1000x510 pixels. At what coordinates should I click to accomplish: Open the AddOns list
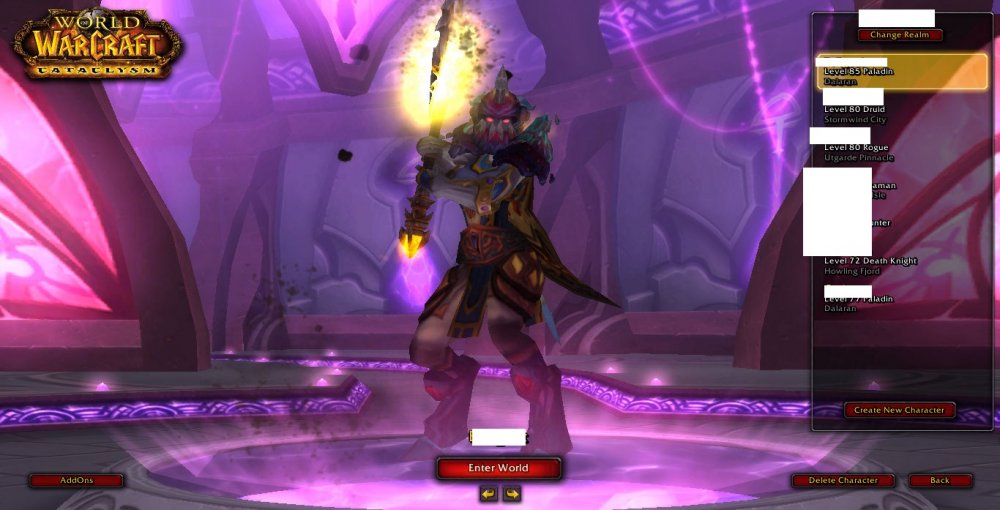[76, 480]
